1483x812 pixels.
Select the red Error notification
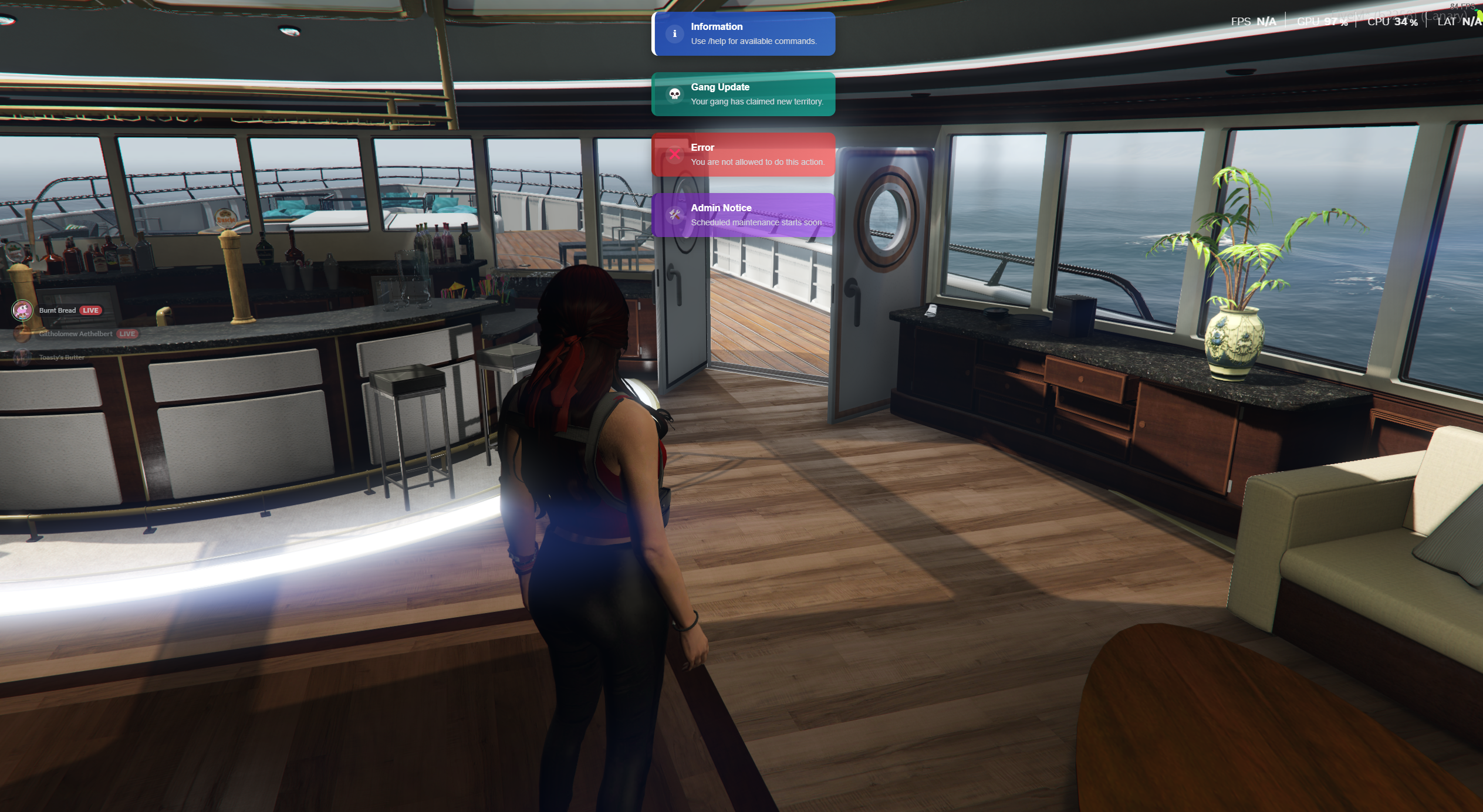pyautogui.click(x=743, y=155)
